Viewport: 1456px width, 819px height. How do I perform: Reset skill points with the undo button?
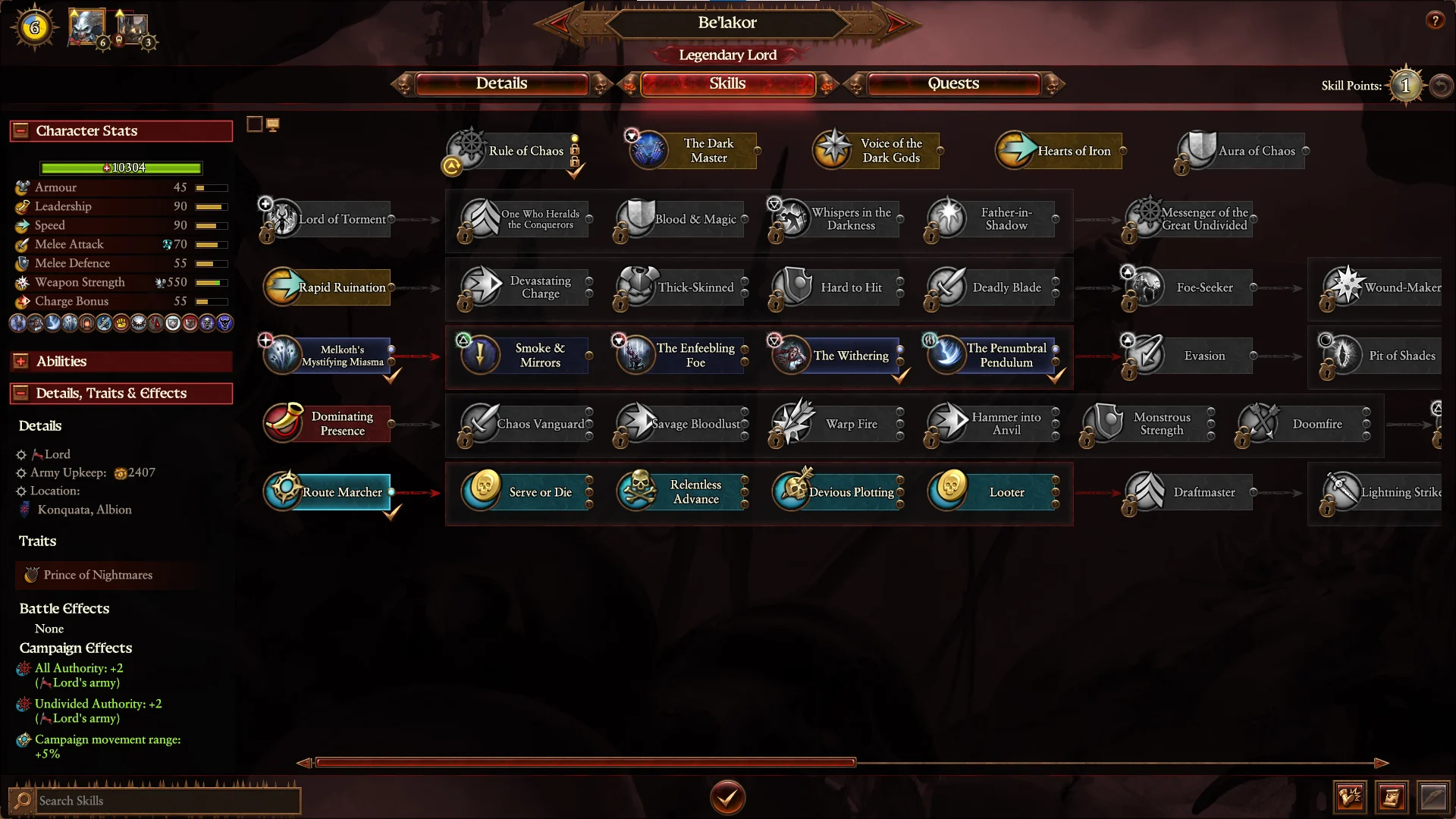(1441, 86)
